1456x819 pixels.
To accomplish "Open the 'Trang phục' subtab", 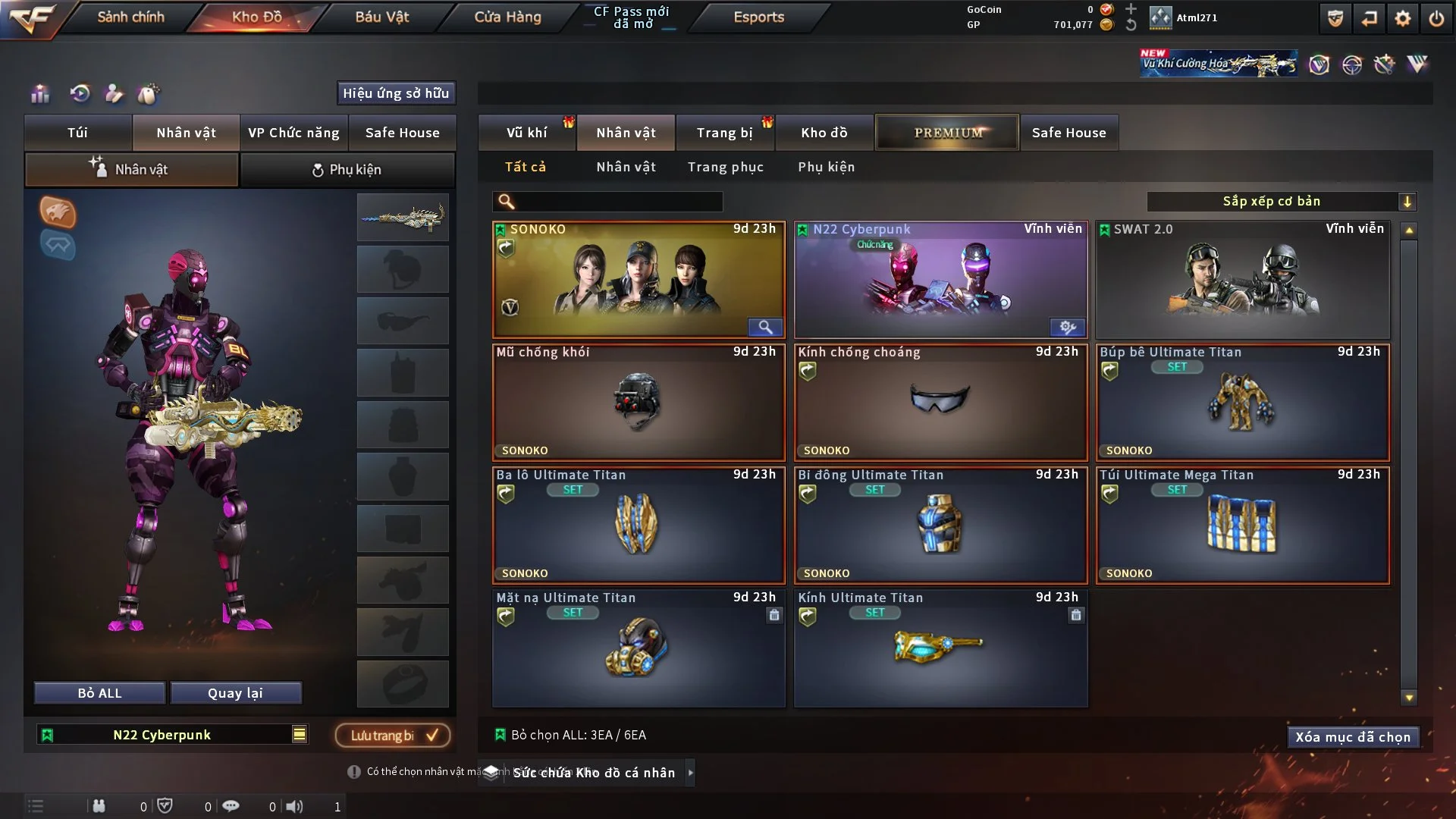I will point(726,167).
